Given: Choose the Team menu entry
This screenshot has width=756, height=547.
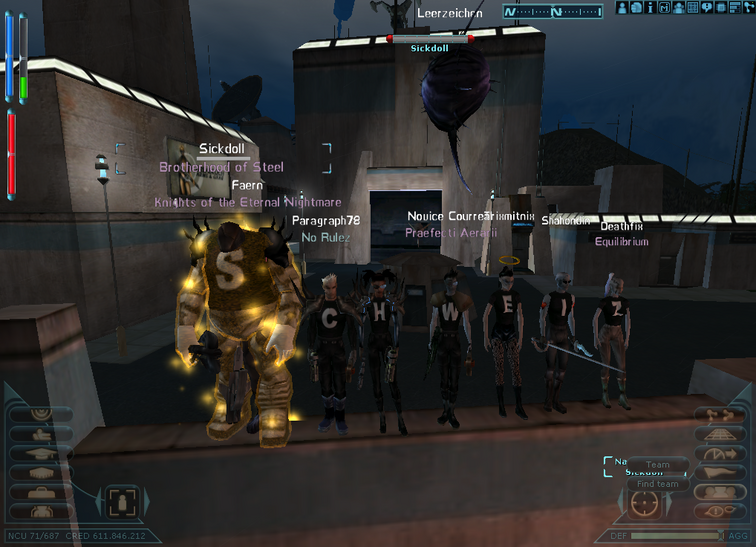Looking at the screenshot, I should [x=657, y=465].
